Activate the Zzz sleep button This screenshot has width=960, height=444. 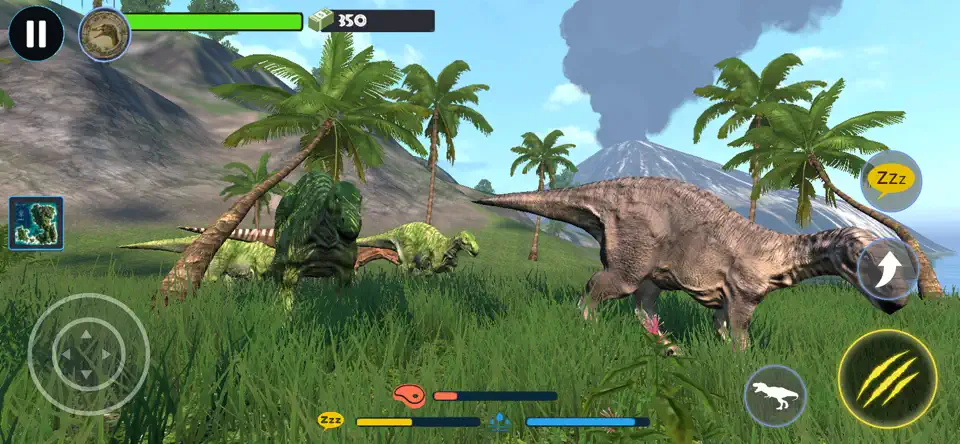(890, 180)
